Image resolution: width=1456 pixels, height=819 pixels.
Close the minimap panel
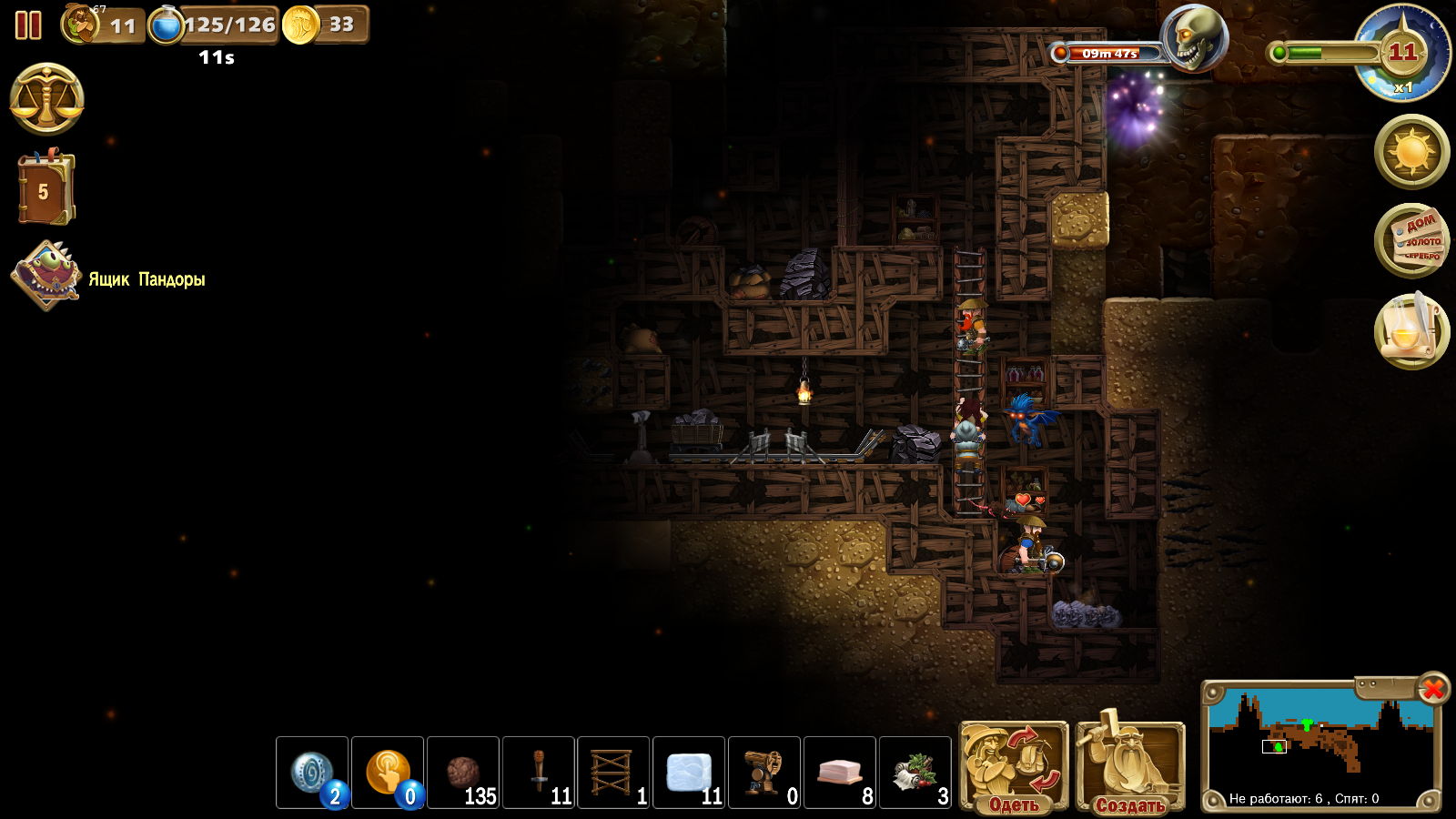tap(1433, 689)
